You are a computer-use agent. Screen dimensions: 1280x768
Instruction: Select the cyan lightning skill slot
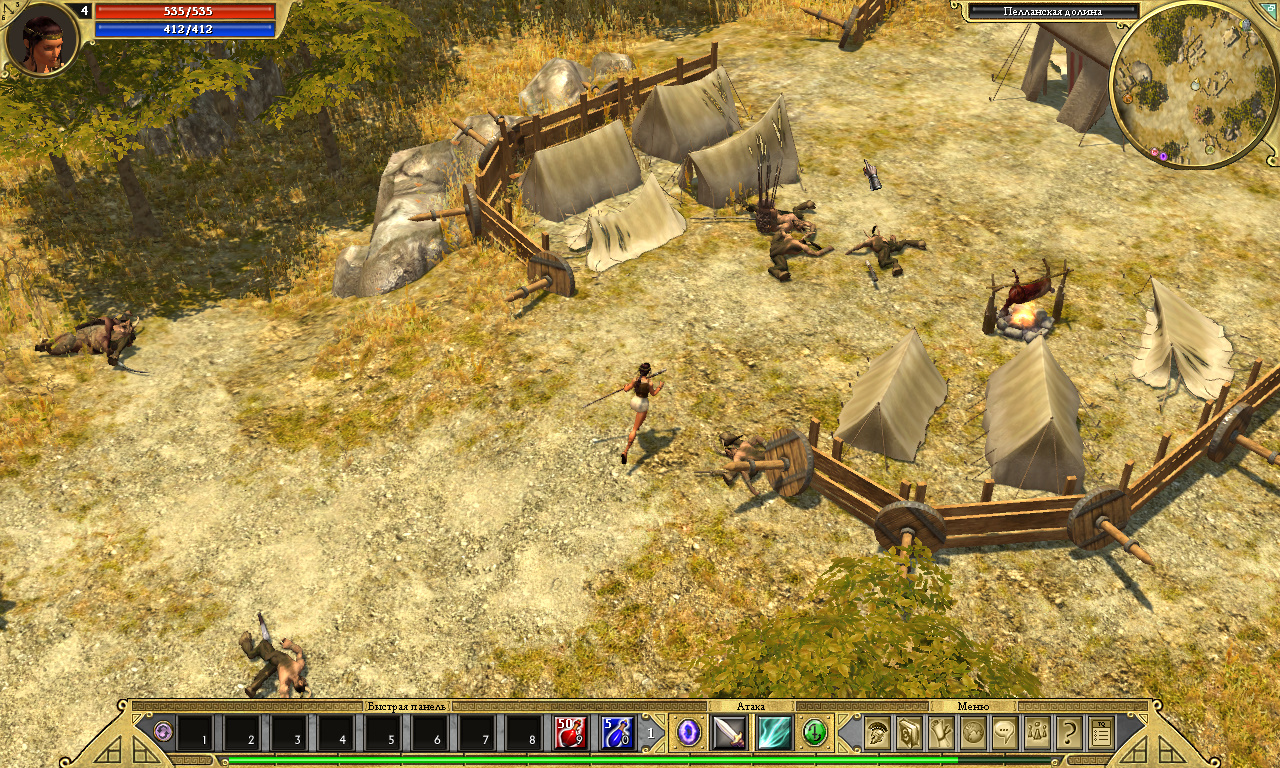coord(774,733)
